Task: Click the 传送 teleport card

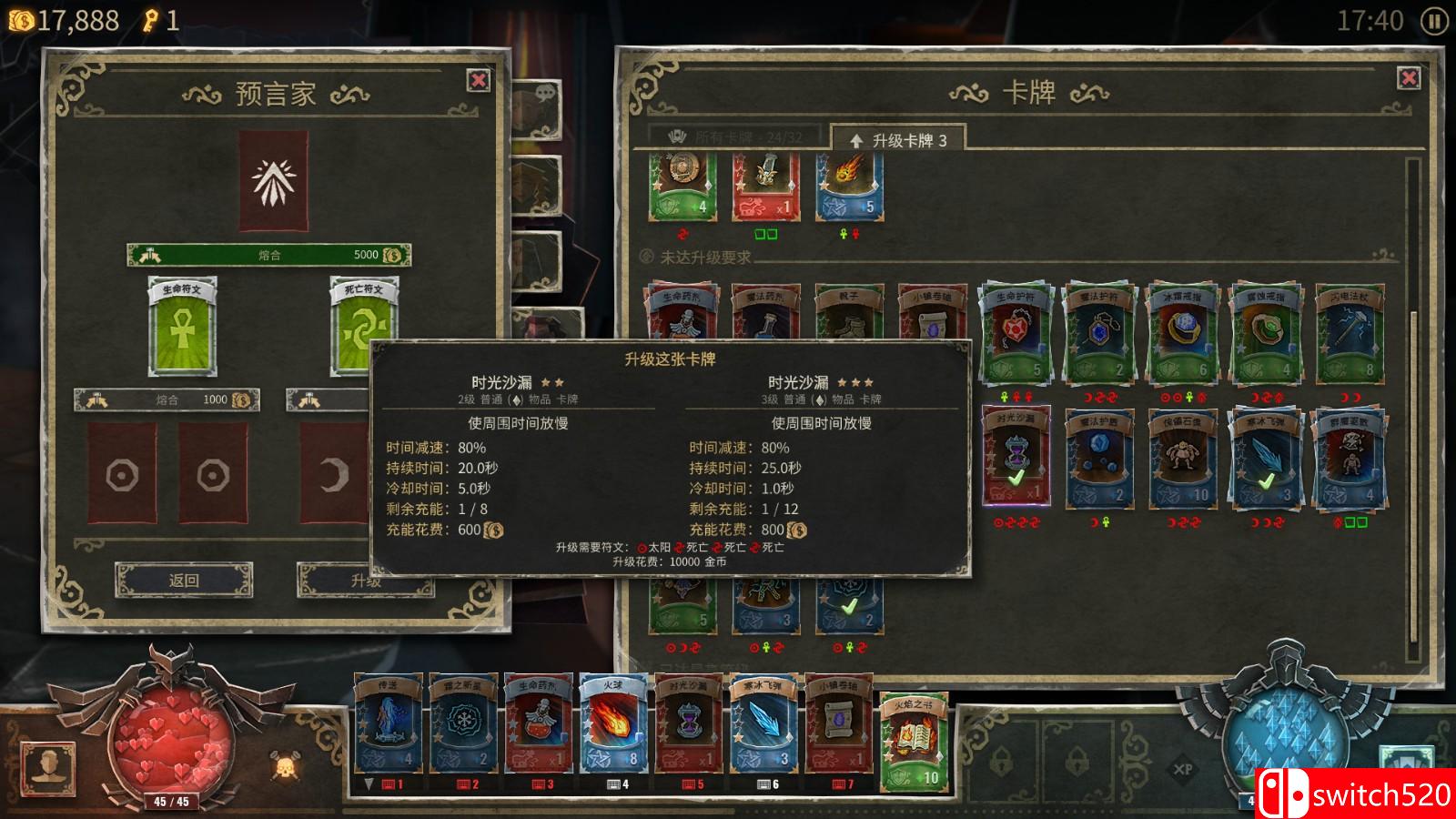Action: pyautogui.click(x=387, y=728)
